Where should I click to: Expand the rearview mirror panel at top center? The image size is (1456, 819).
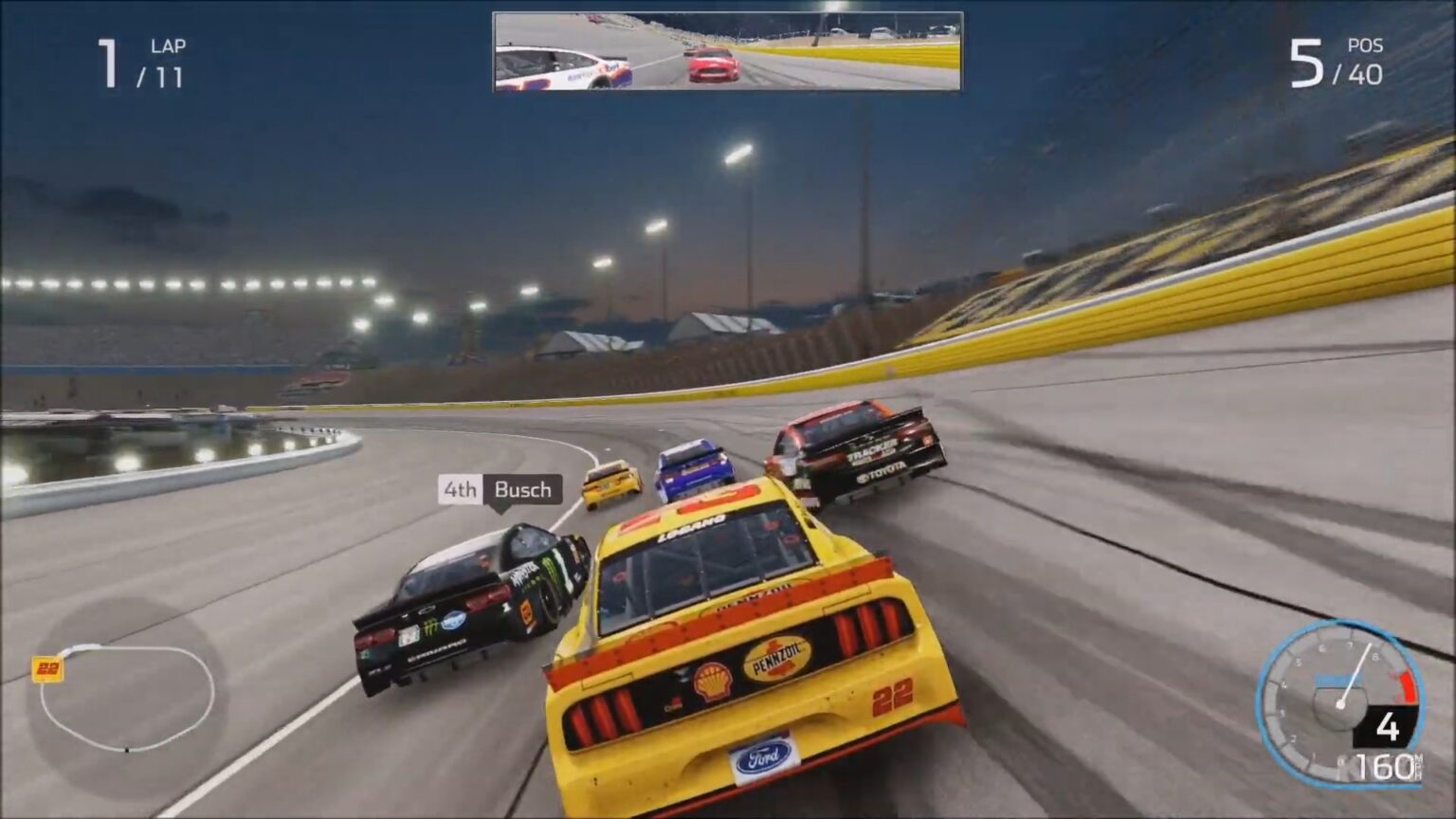[728, 52]
